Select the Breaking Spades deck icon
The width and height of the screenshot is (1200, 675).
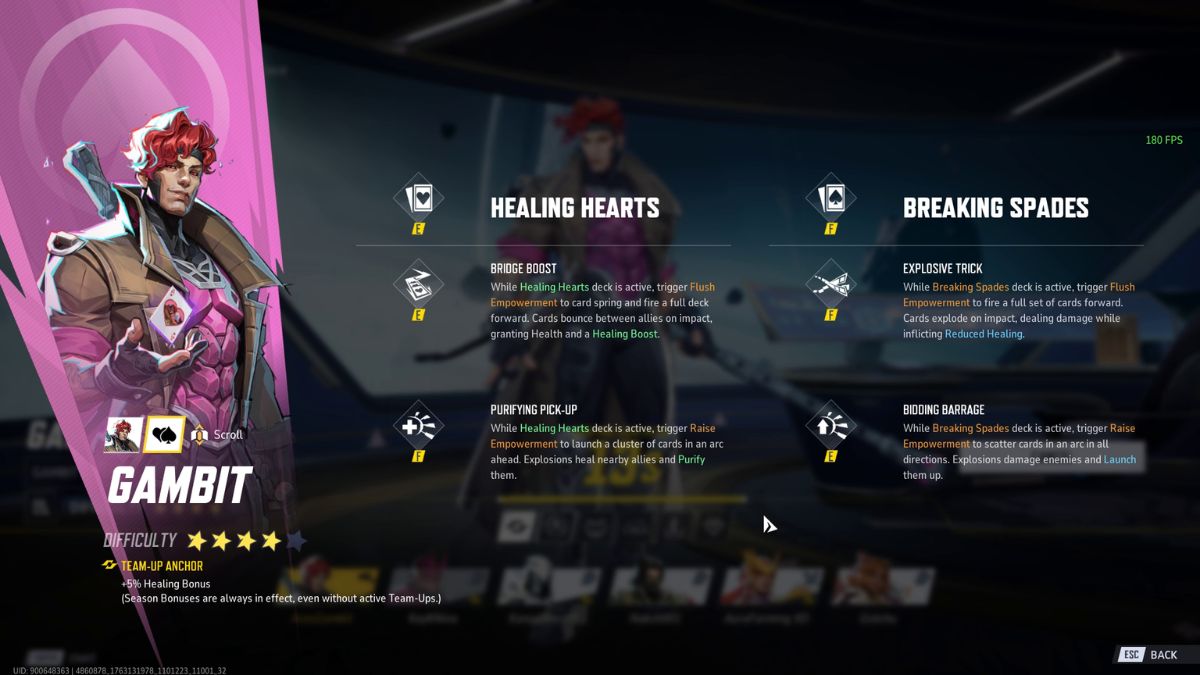click(x=831, y=199)
